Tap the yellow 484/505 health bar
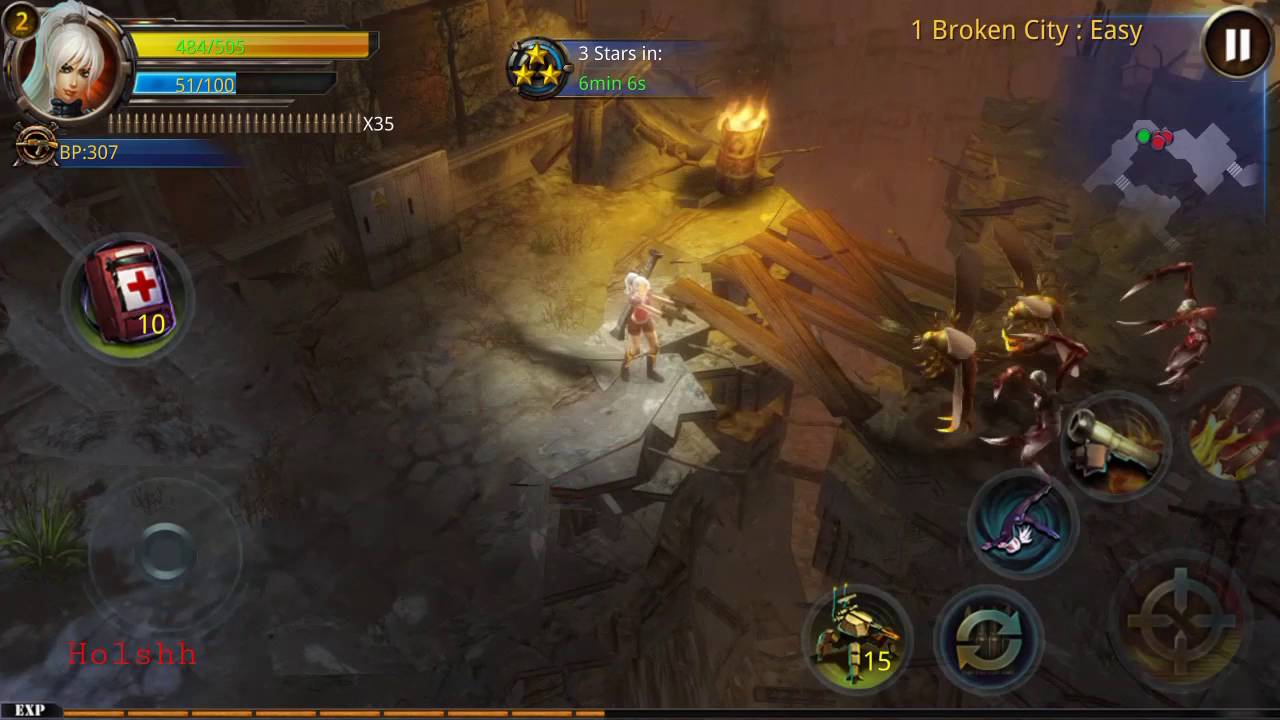Image resolution: width=1280 pixels, height=720 pixels. tap(250, 46)
